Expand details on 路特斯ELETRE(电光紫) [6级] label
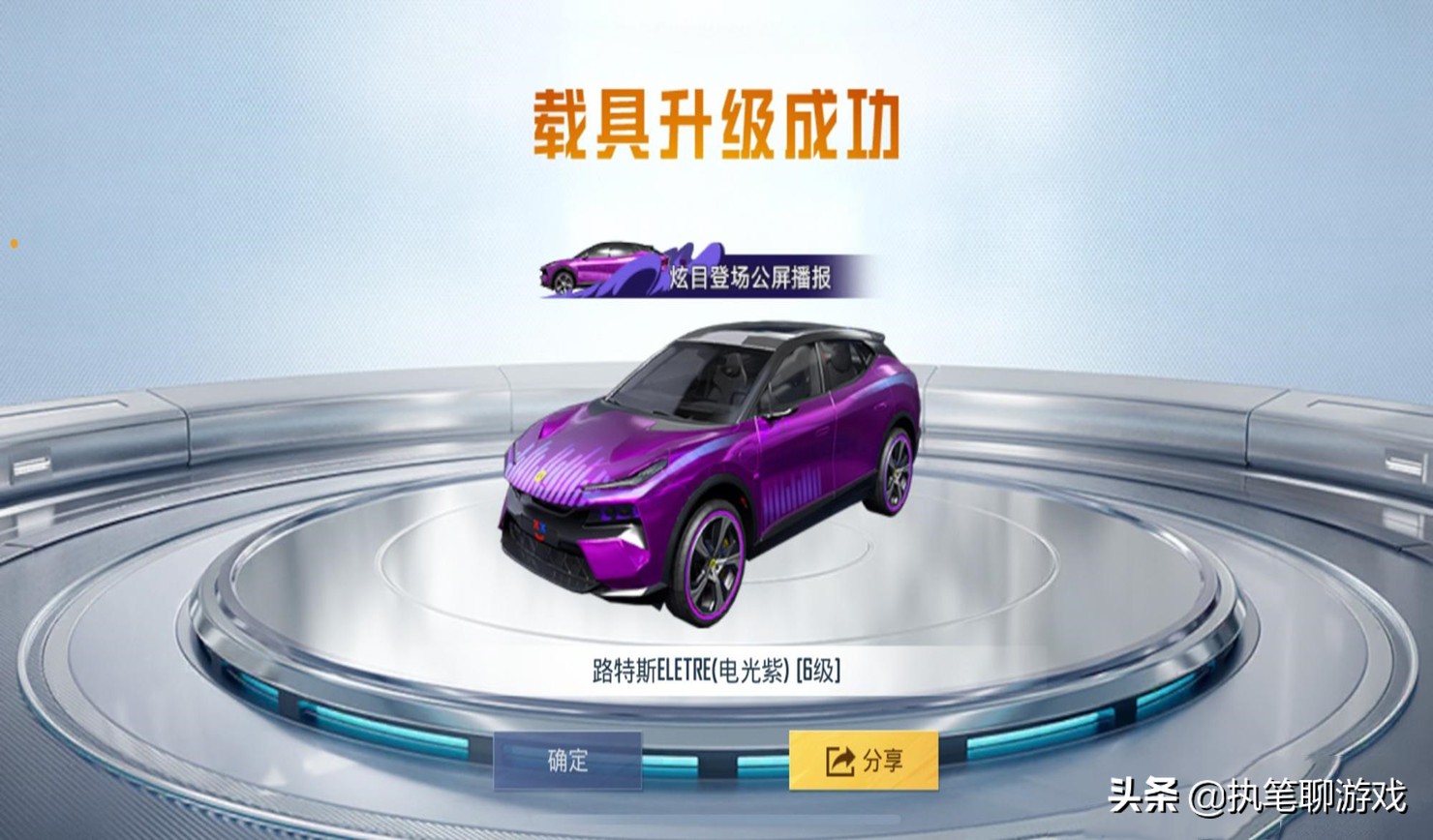This screenshot has width=1433, height=840. 716,666
